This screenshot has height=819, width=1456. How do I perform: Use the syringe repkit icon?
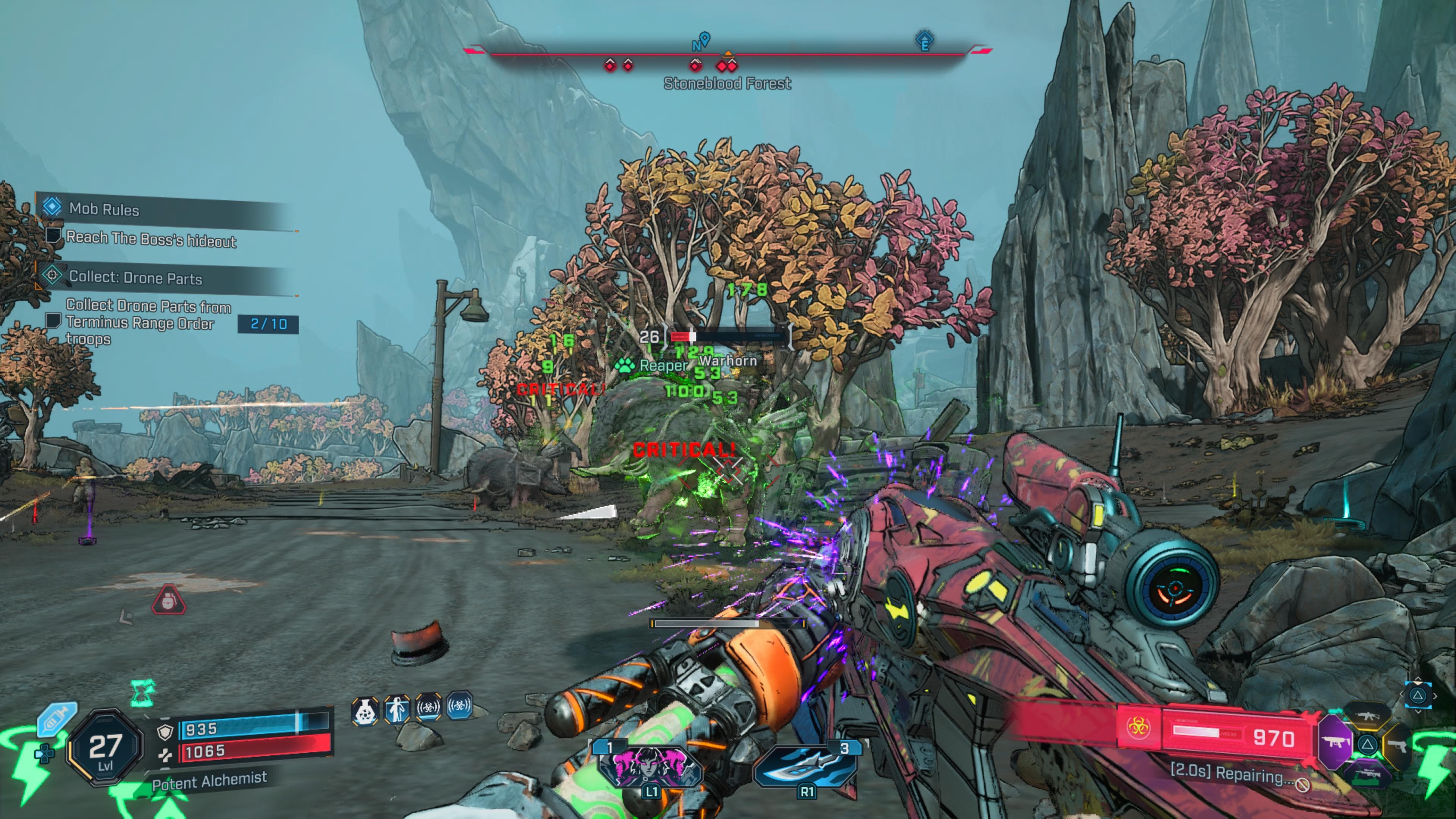coord(56,719)
